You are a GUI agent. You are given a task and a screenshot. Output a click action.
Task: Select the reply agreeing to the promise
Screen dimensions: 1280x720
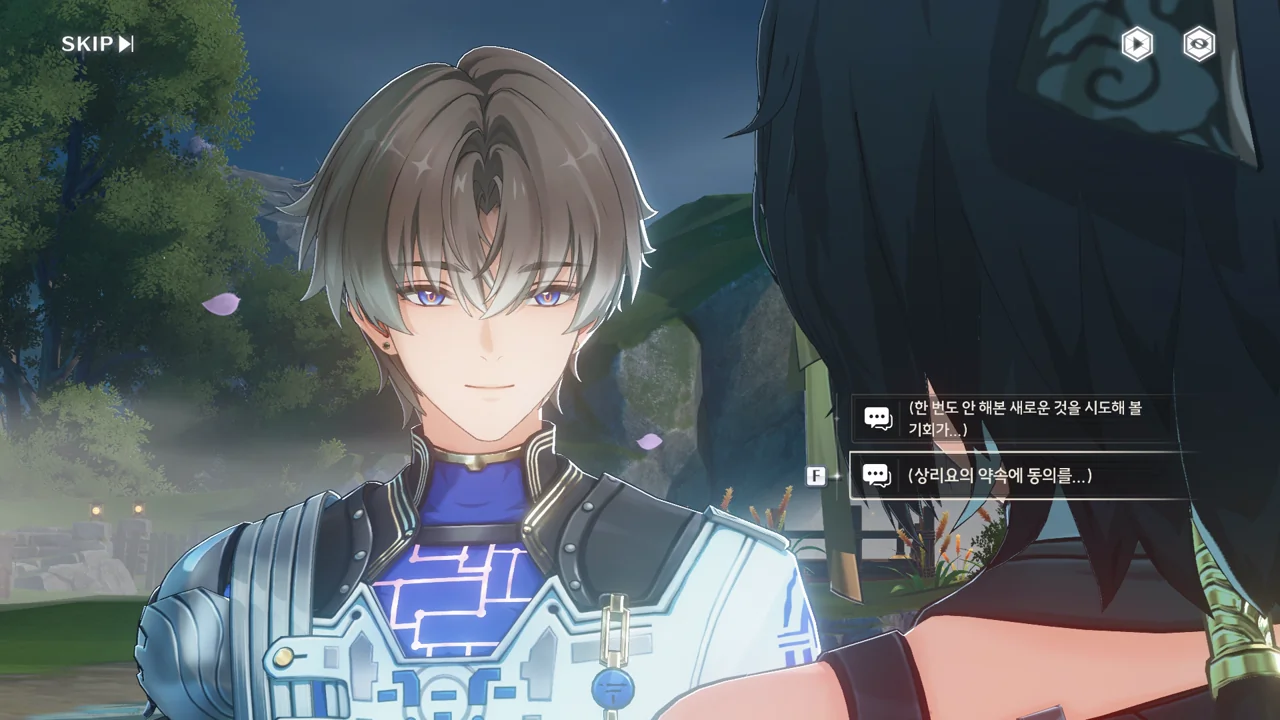(x=1020, y=476)
